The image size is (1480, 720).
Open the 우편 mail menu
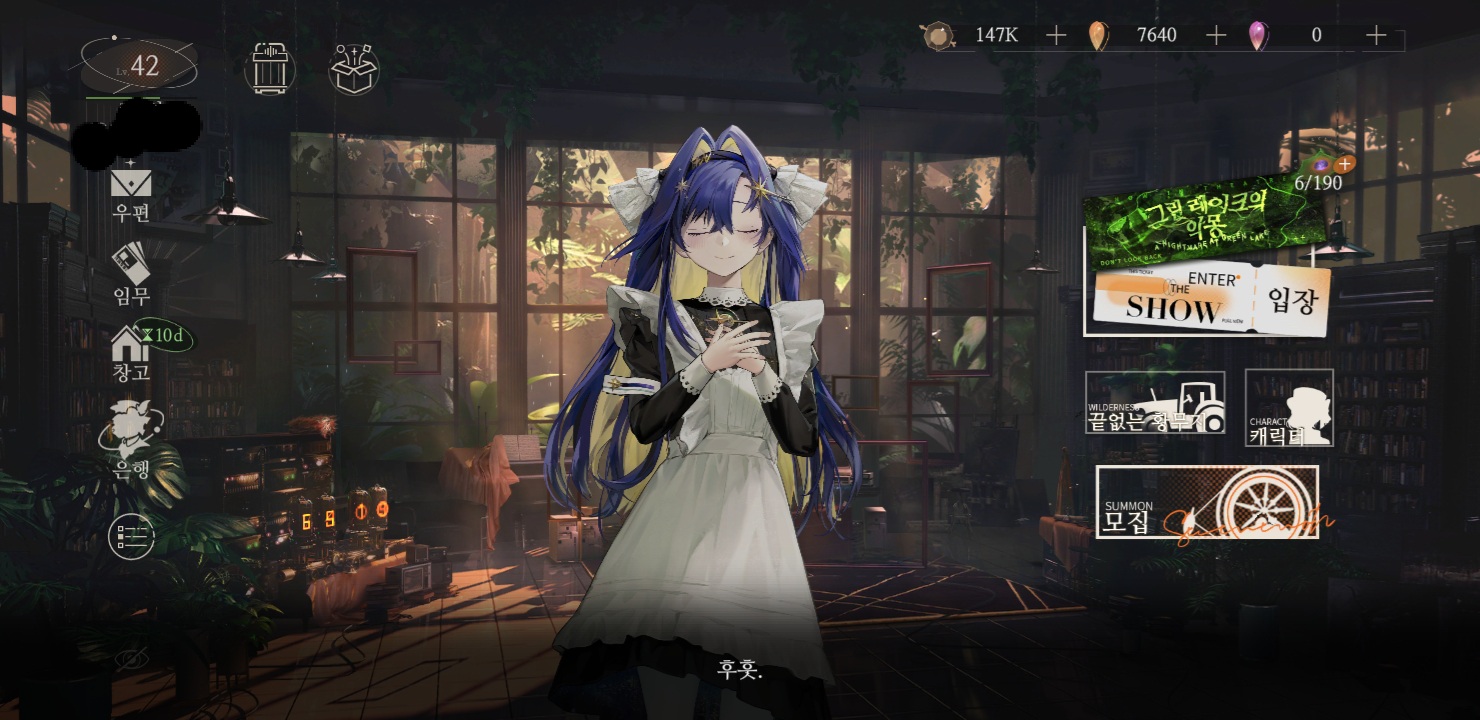(x=131, y=193)
